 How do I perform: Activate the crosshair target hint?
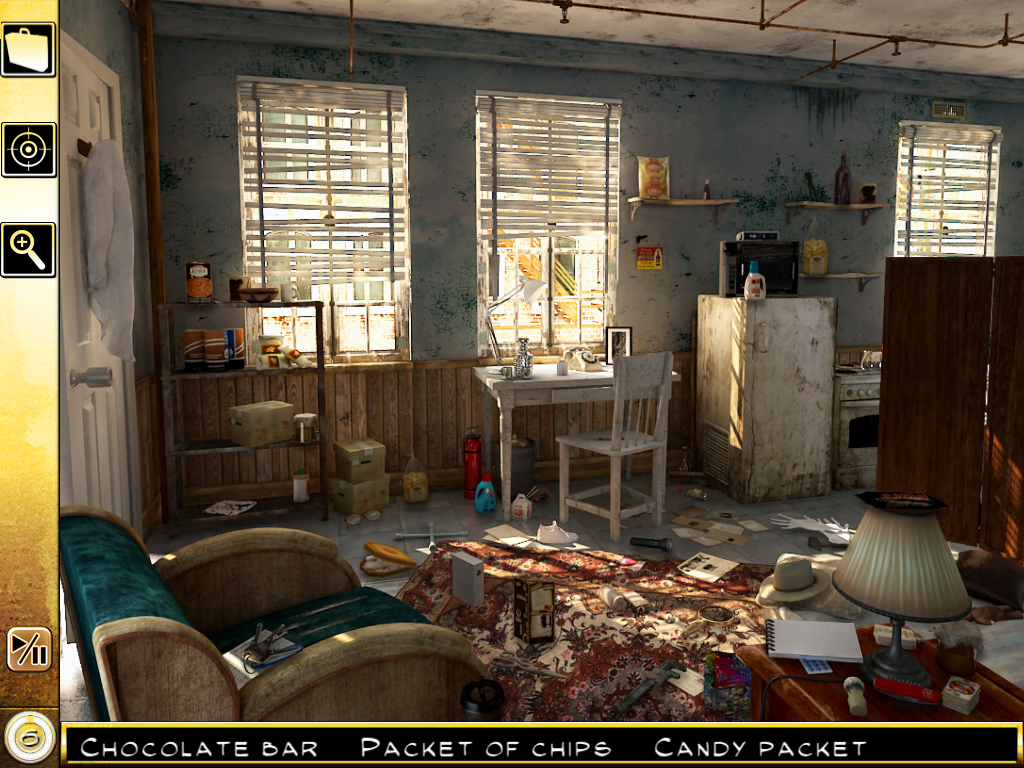click(28, 150)
